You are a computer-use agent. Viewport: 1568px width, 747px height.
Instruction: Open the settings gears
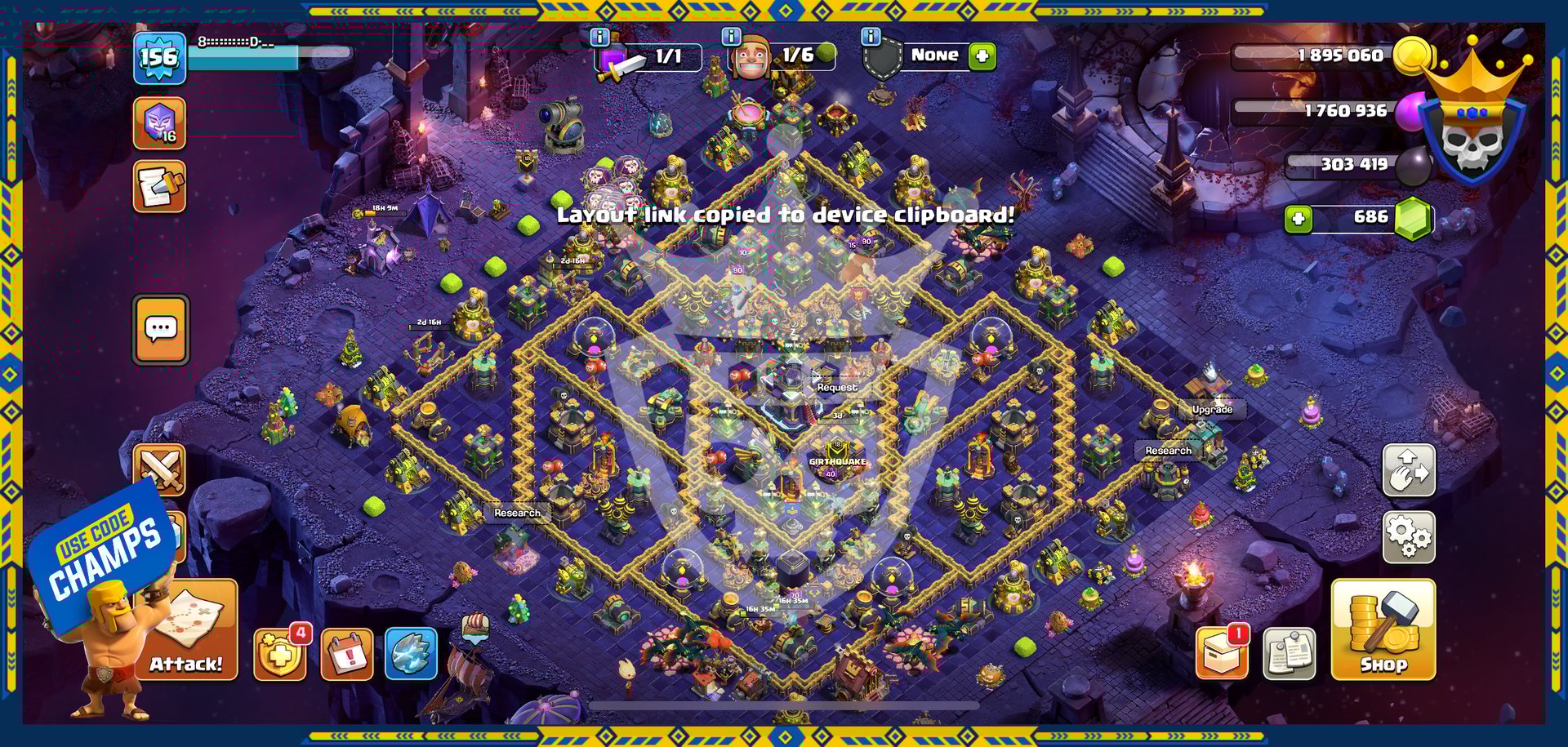pyautogui.click(x=1408, y=536)
